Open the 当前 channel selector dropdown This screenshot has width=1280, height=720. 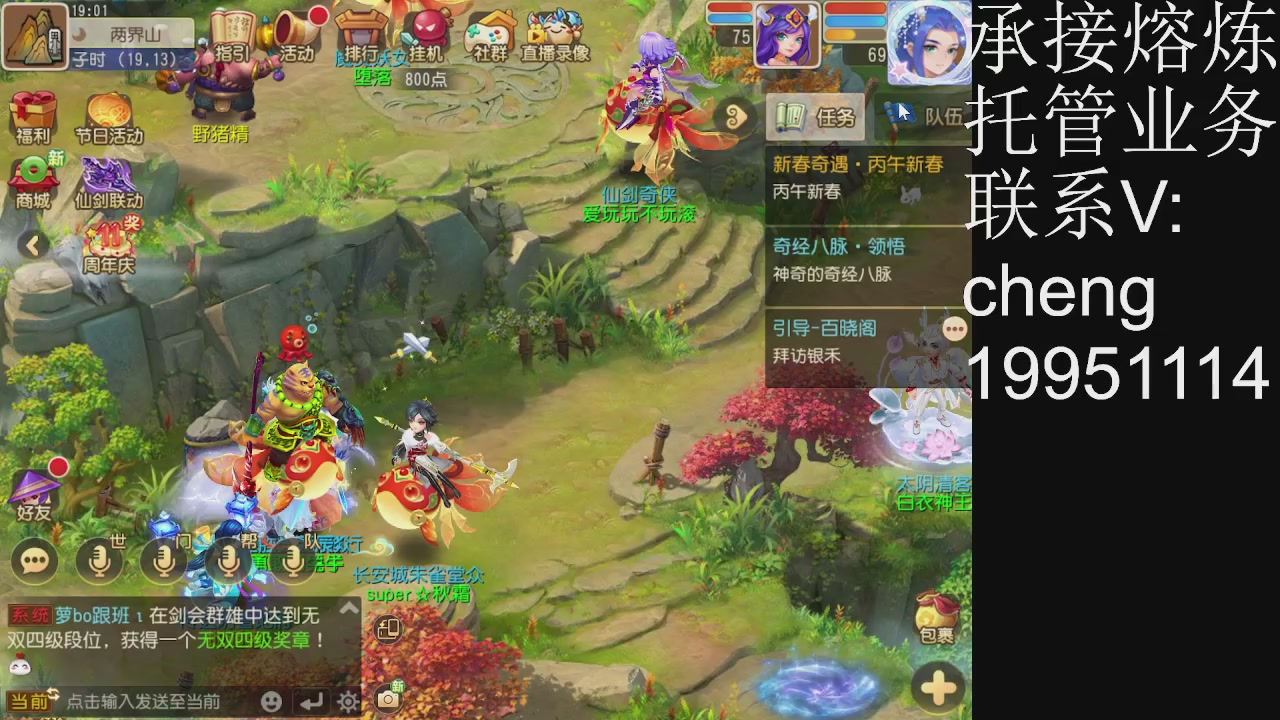(x=30, y=701)
